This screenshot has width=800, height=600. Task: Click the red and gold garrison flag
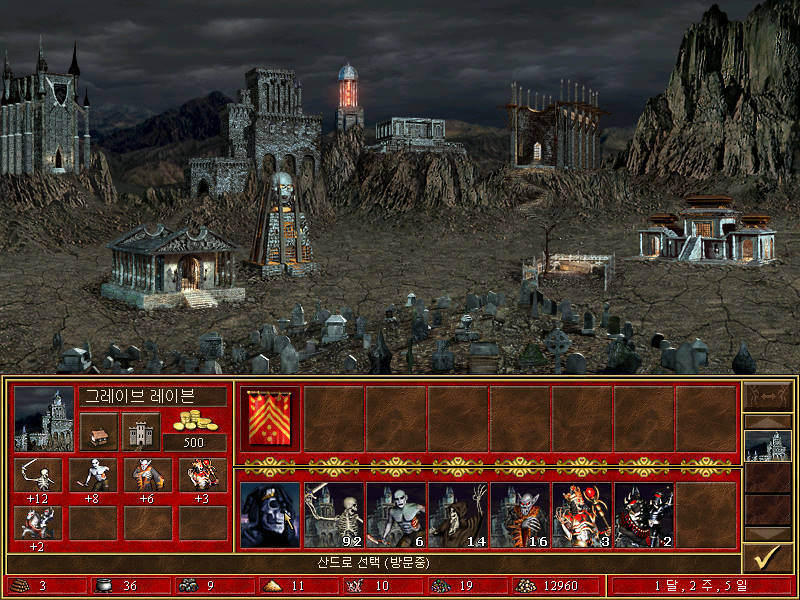pos(271,418)
